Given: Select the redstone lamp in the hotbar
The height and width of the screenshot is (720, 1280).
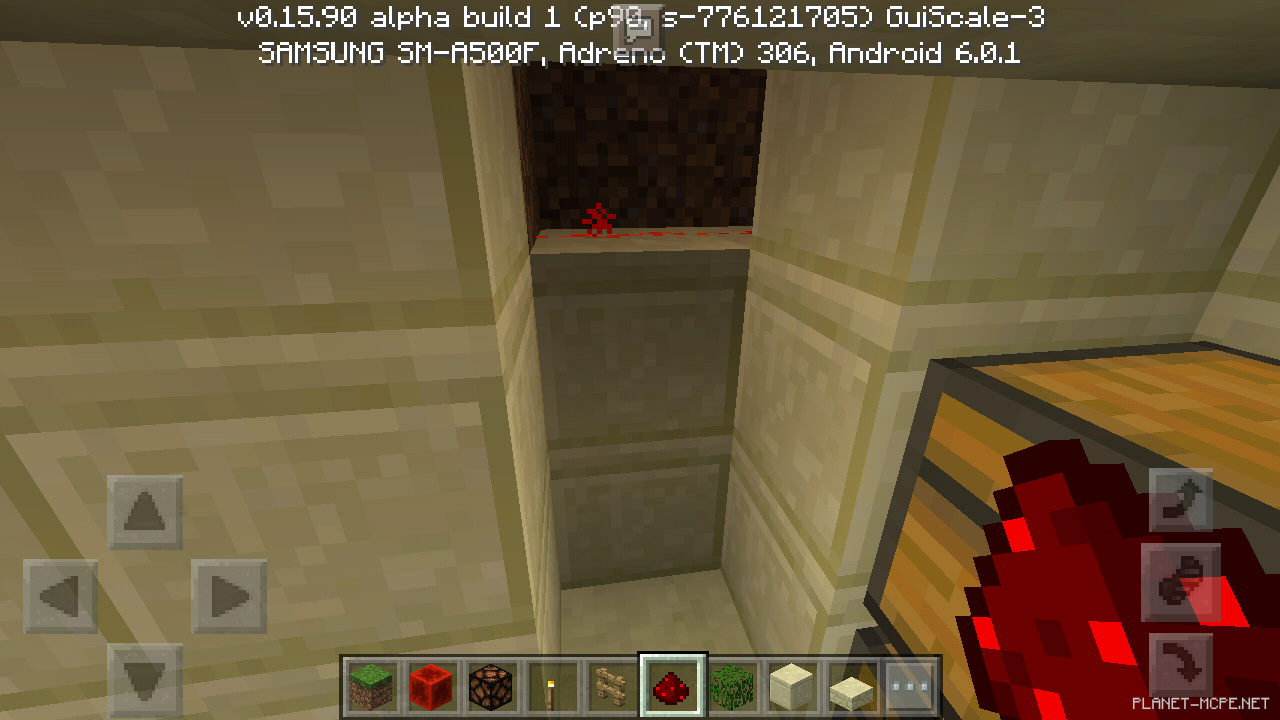Looking at the screenshot, I should click(490, 685).
